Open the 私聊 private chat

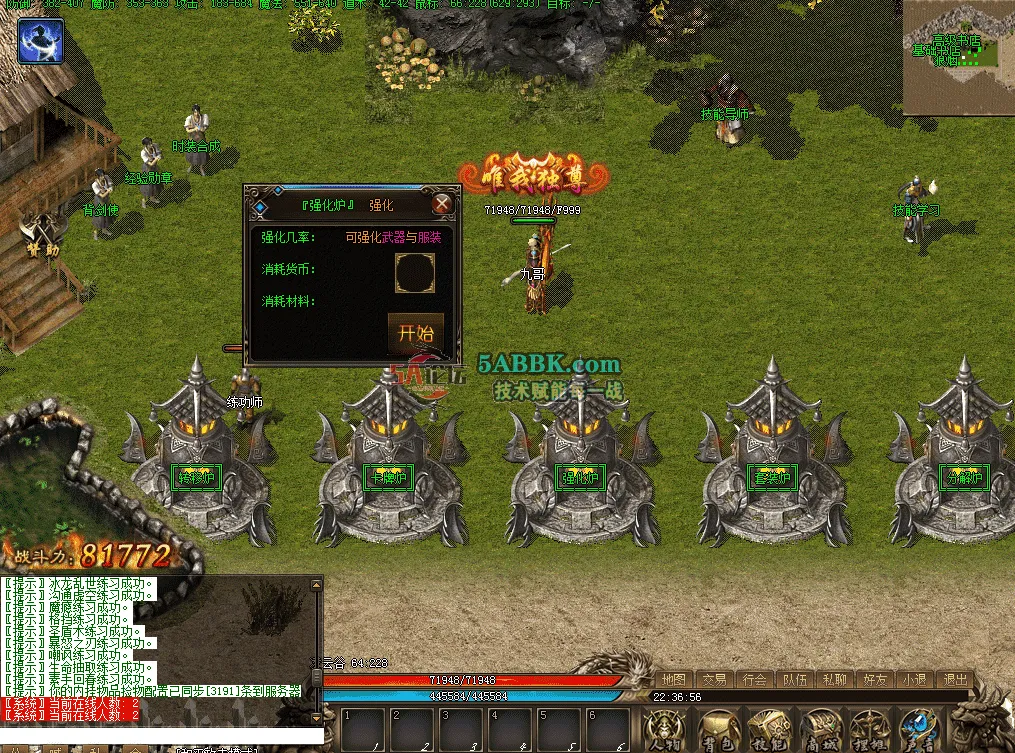(834, 680)
